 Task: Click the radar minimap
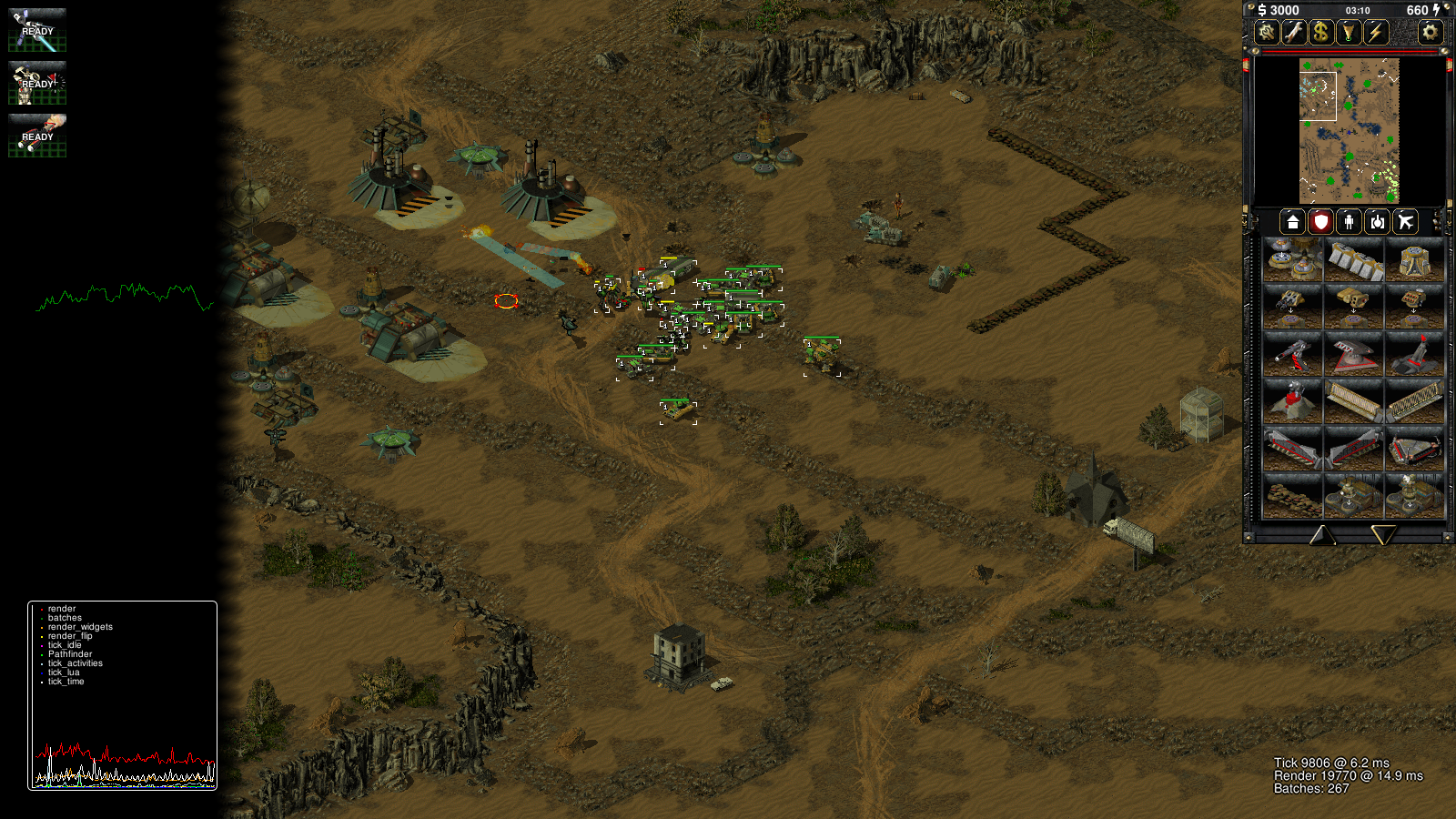(1349, 131)
